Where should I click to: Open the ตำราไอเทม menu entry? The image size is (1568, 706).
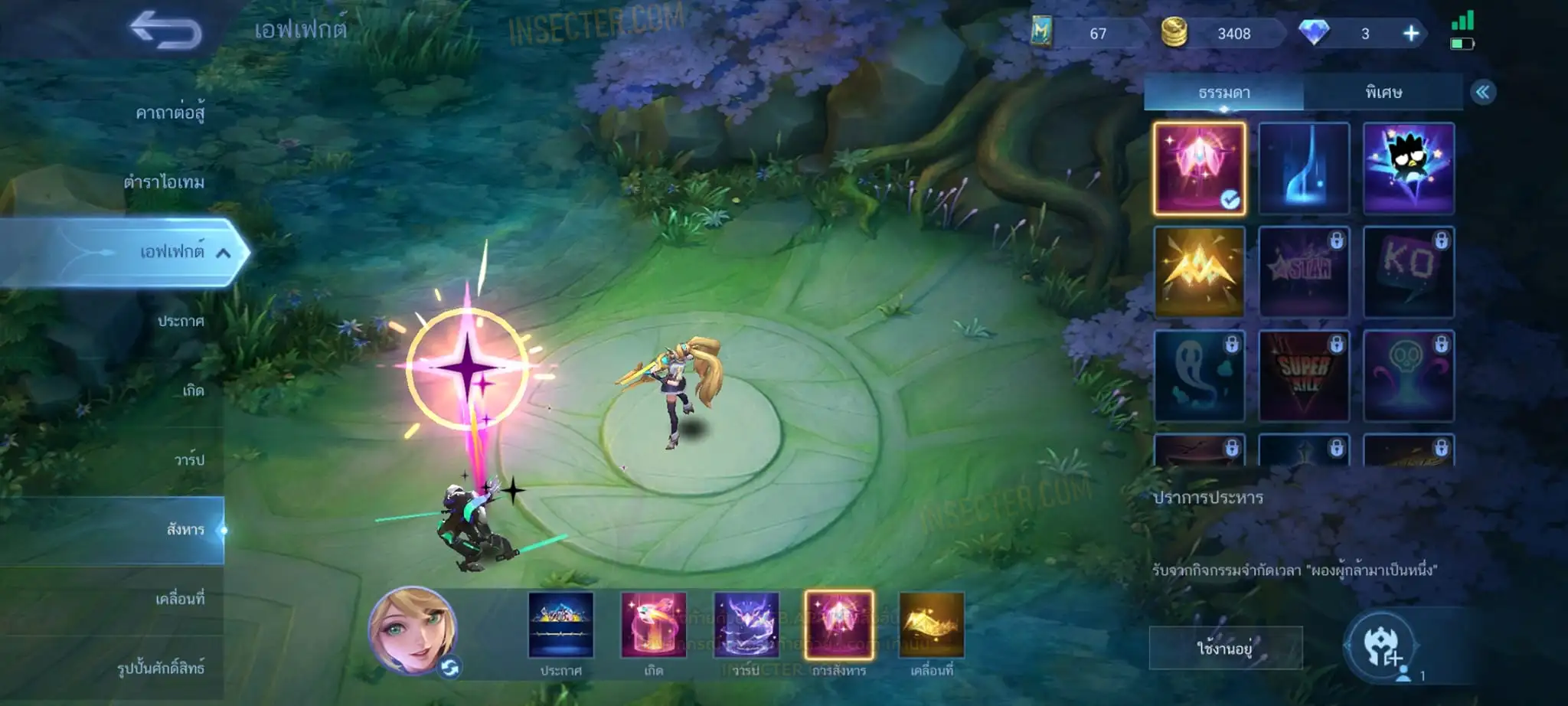click(x=164, y=182)
